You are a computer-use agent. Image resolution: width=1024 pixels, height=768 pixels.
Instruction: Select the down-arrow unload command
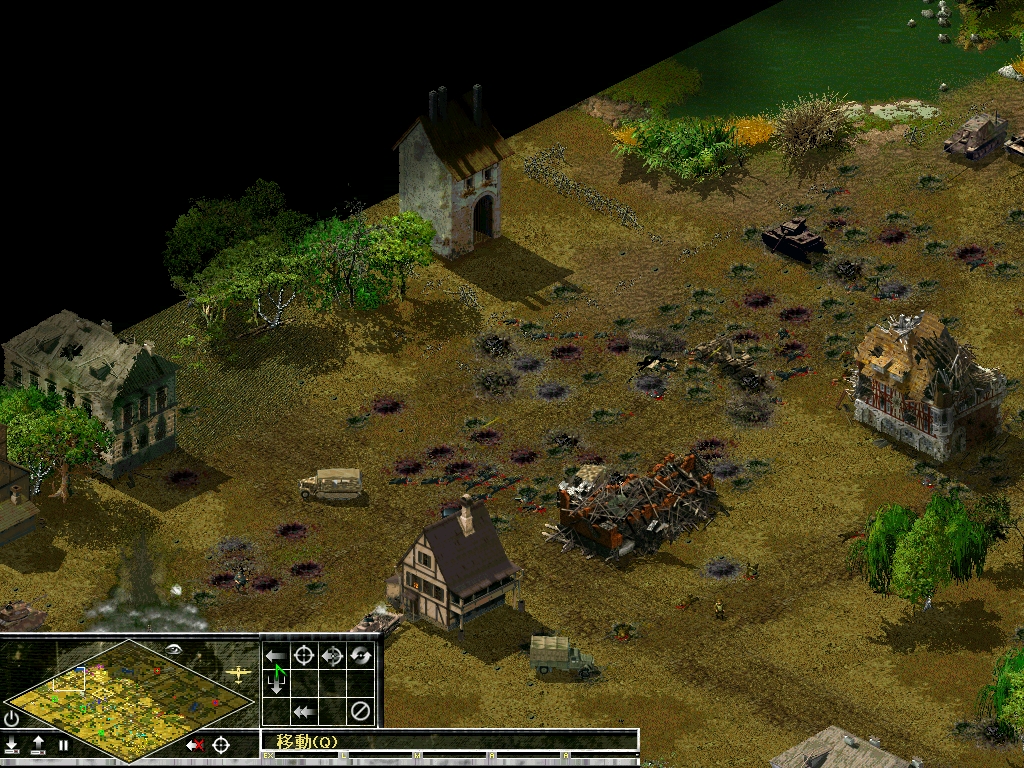[276, 684]
